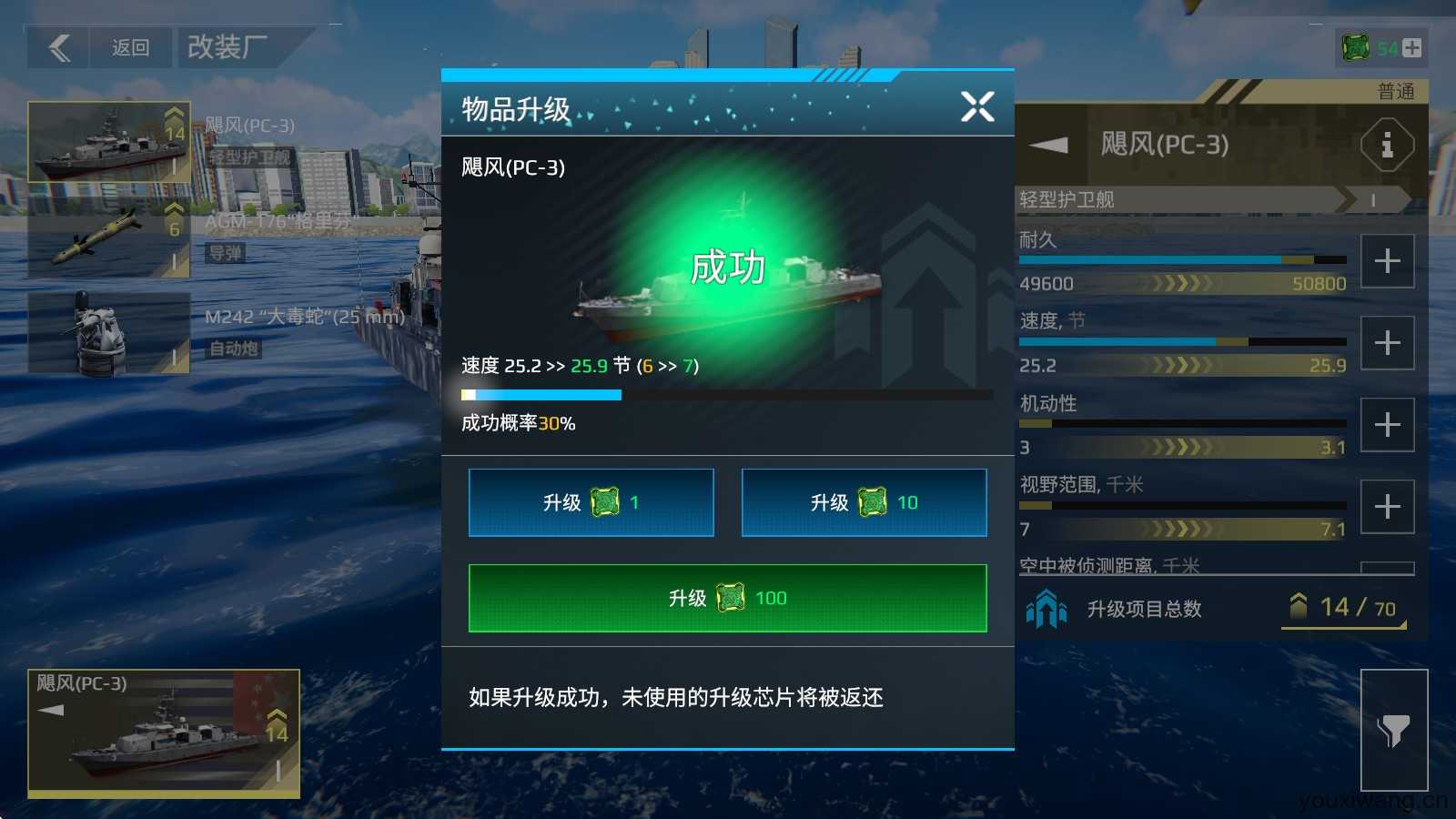Viewport: 1456px width, 819px height.
Task: Select the M242 autocannon list entry
Action: (109, 333)
